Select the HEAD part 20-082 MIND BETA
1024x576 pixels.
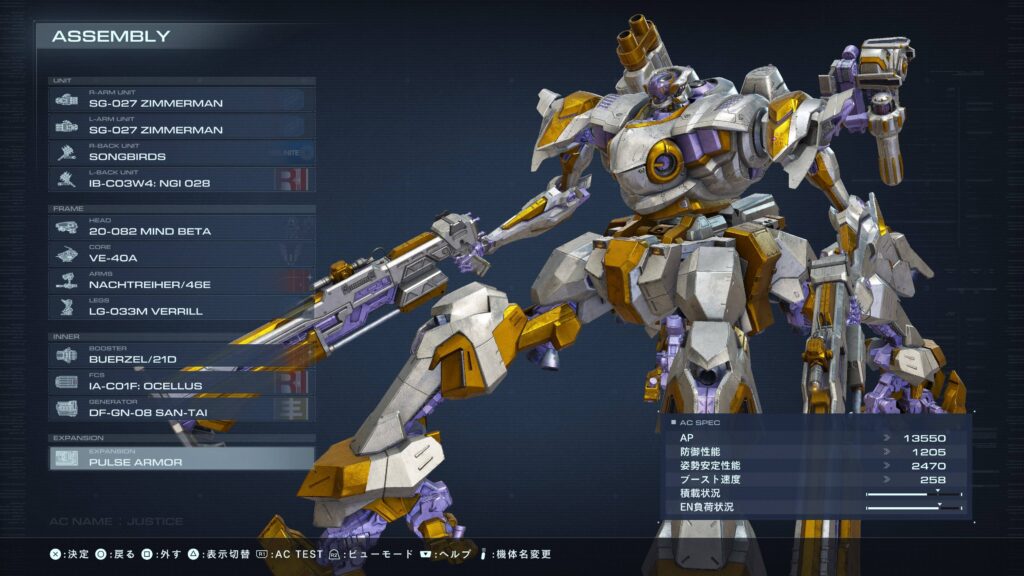point(182,228)
